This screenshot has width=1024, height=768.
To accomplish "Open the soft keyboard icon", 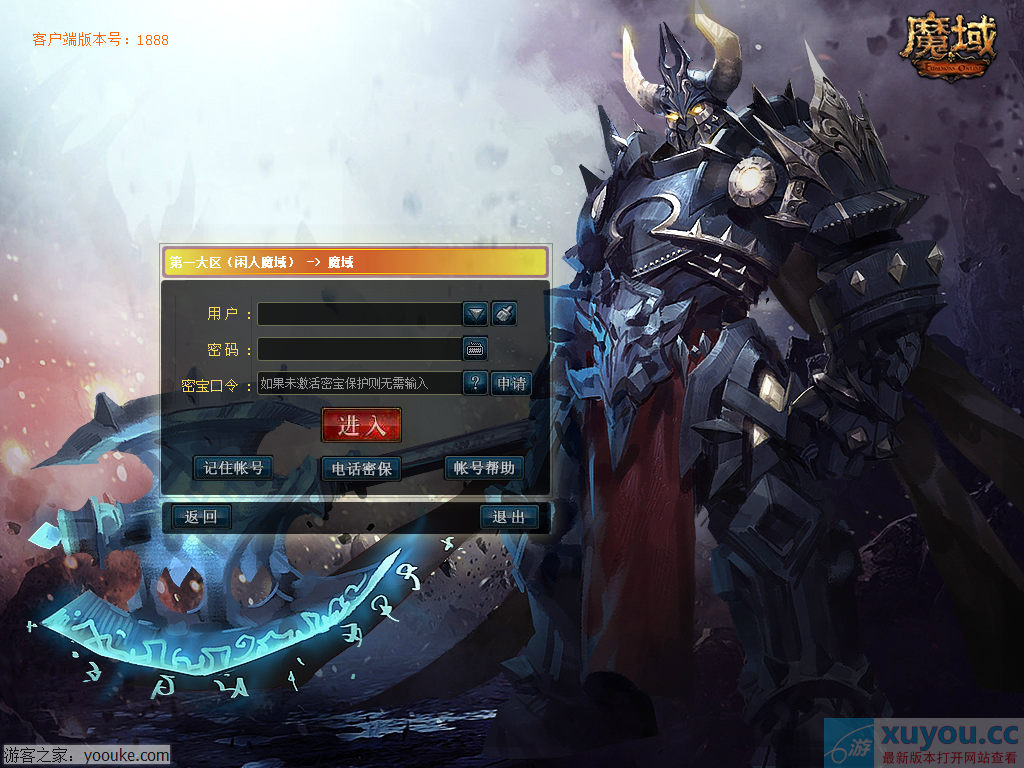I will (x=475, y=349).
